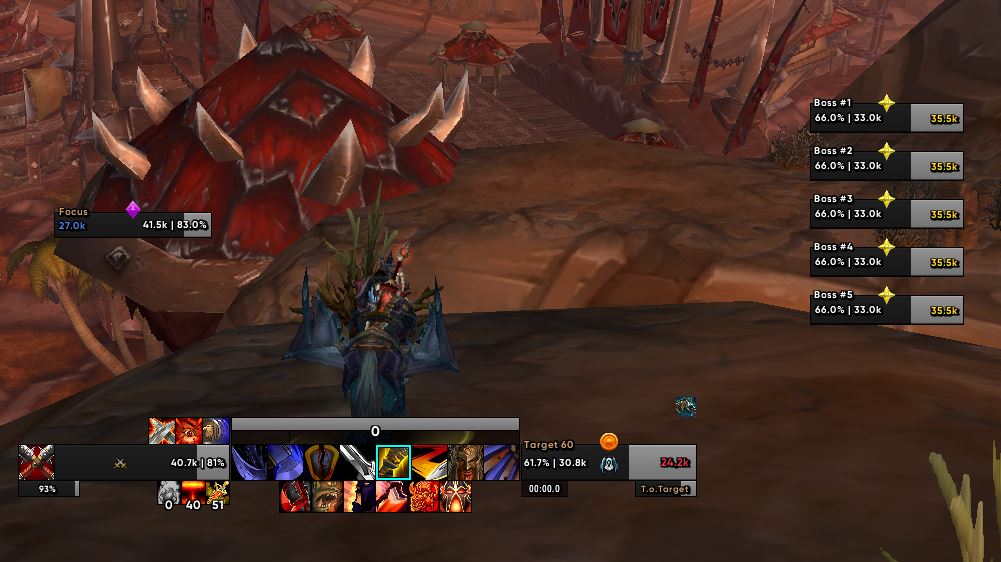Target the Boss #2 frame
Screen dimensions: 1001x562
click(886, 166)
